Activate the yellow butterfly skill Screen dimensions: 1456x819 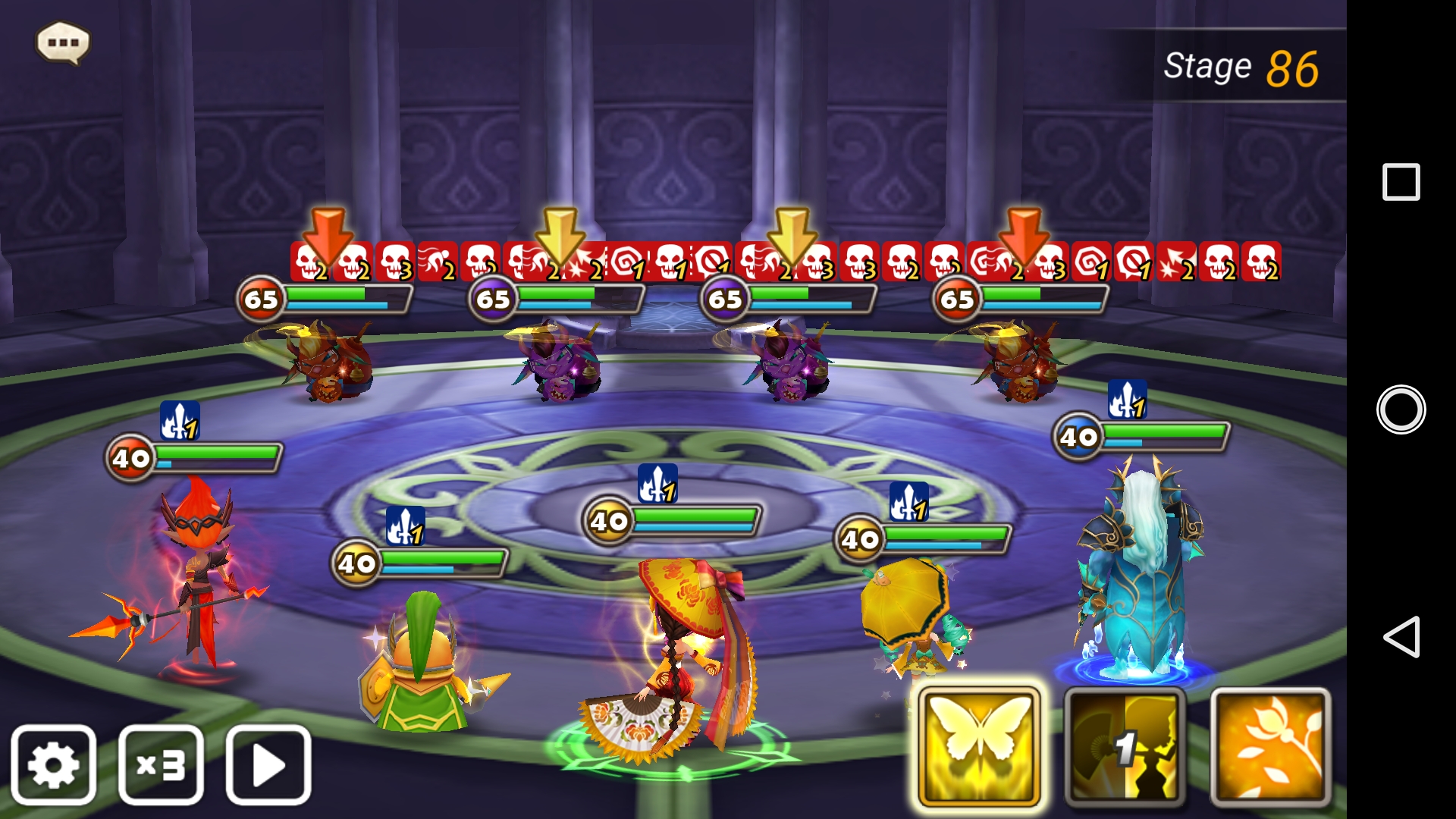978,748
